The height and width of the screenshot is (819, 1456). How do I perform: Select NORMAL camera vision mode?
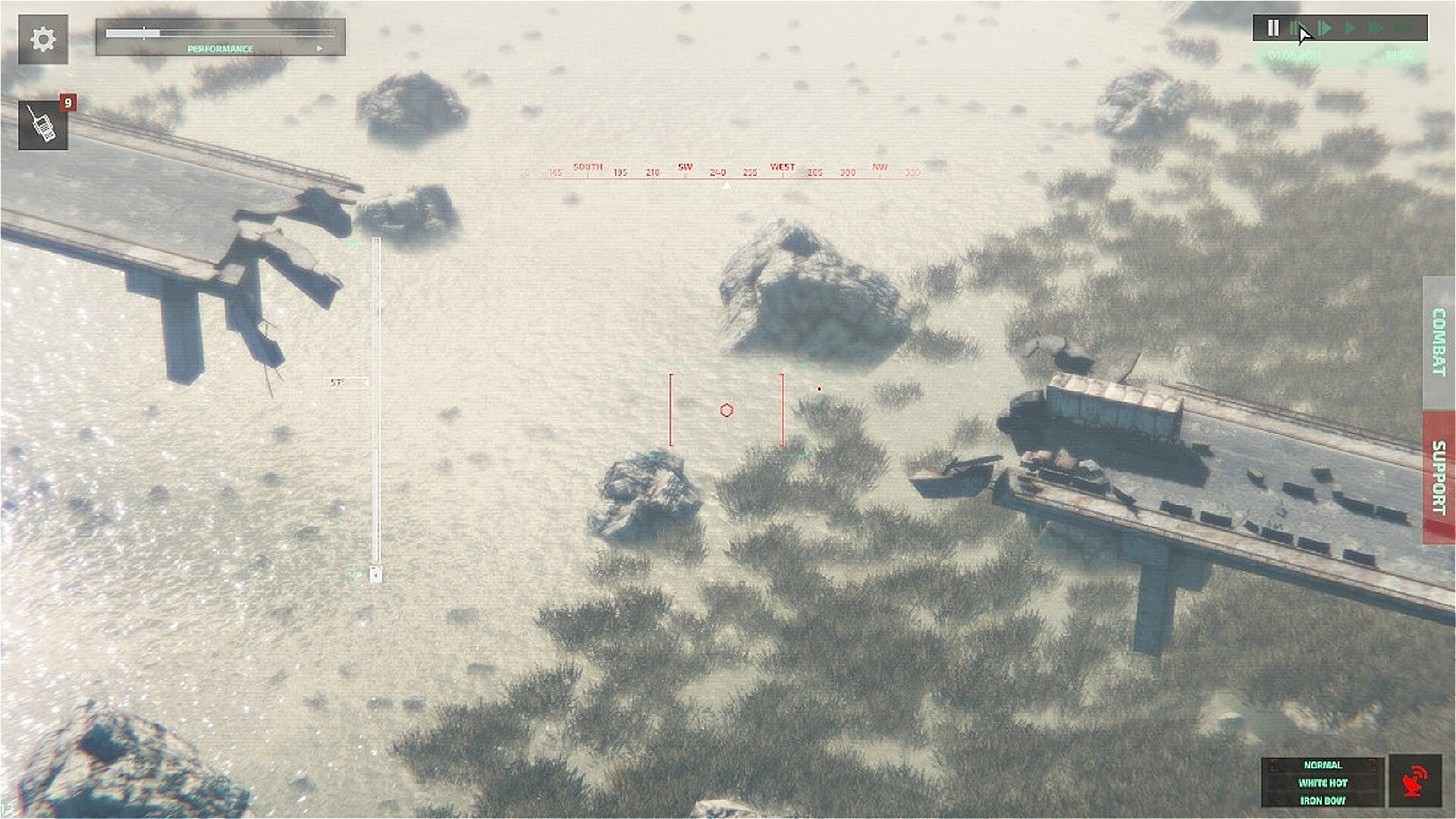pos(1323,764)
